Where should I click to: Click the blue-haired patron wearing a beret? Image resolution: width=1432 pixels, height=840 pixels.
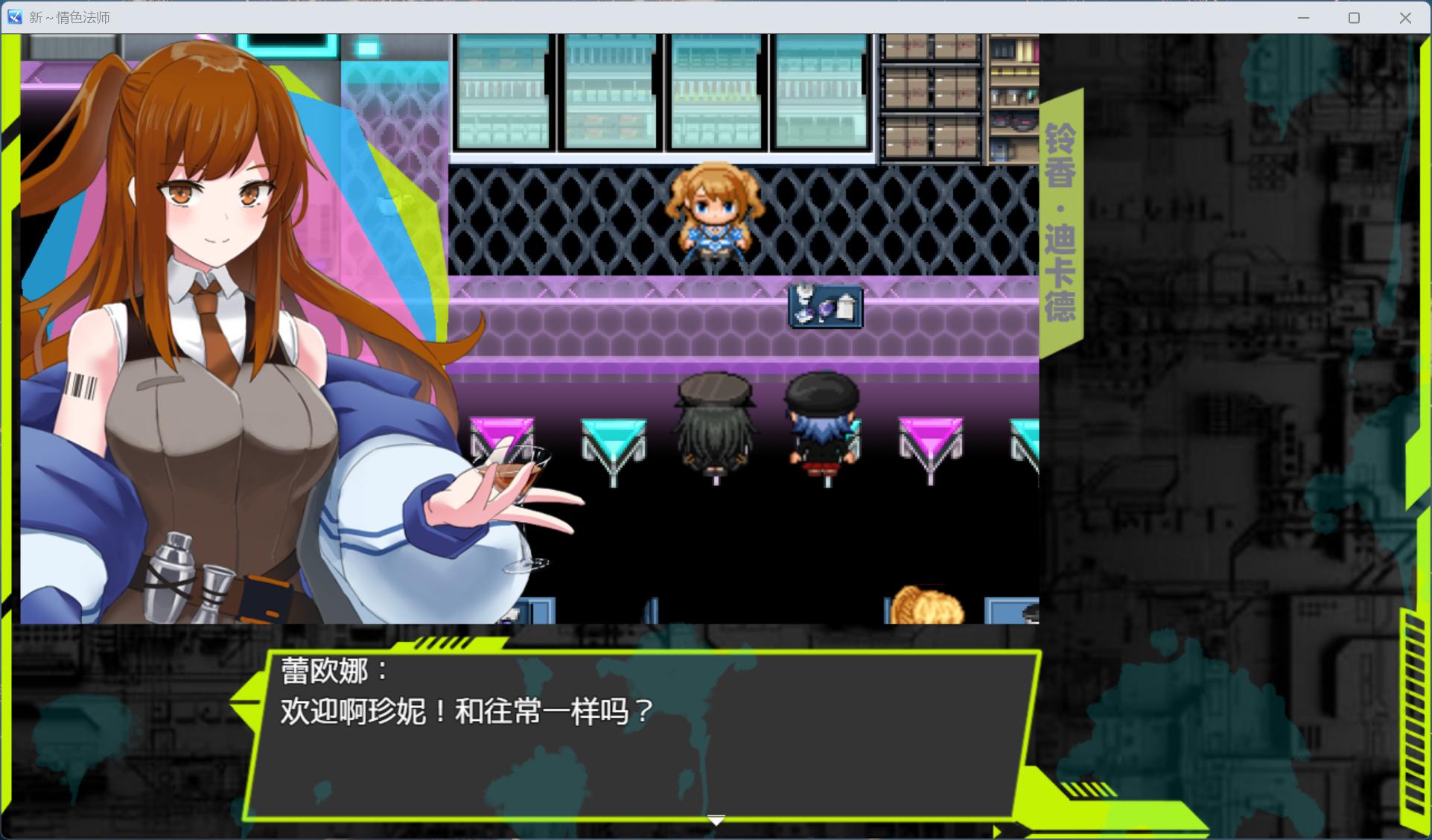tap(821, 424)
